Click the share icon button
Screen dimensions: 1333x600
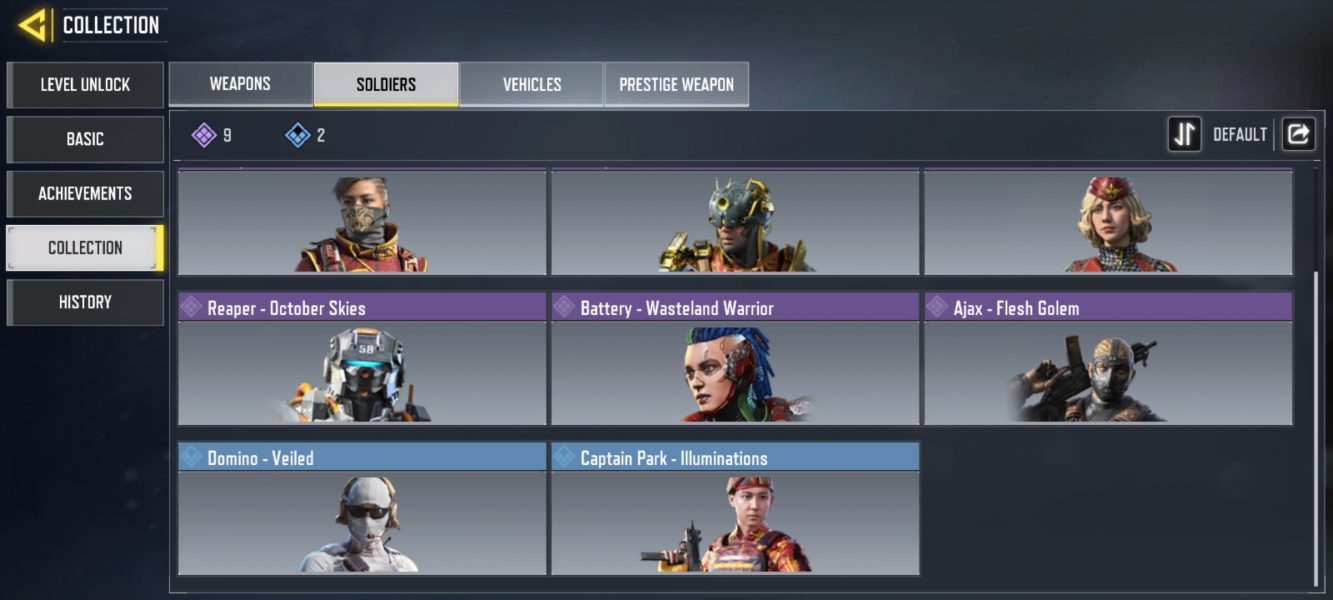point(1298,134)
